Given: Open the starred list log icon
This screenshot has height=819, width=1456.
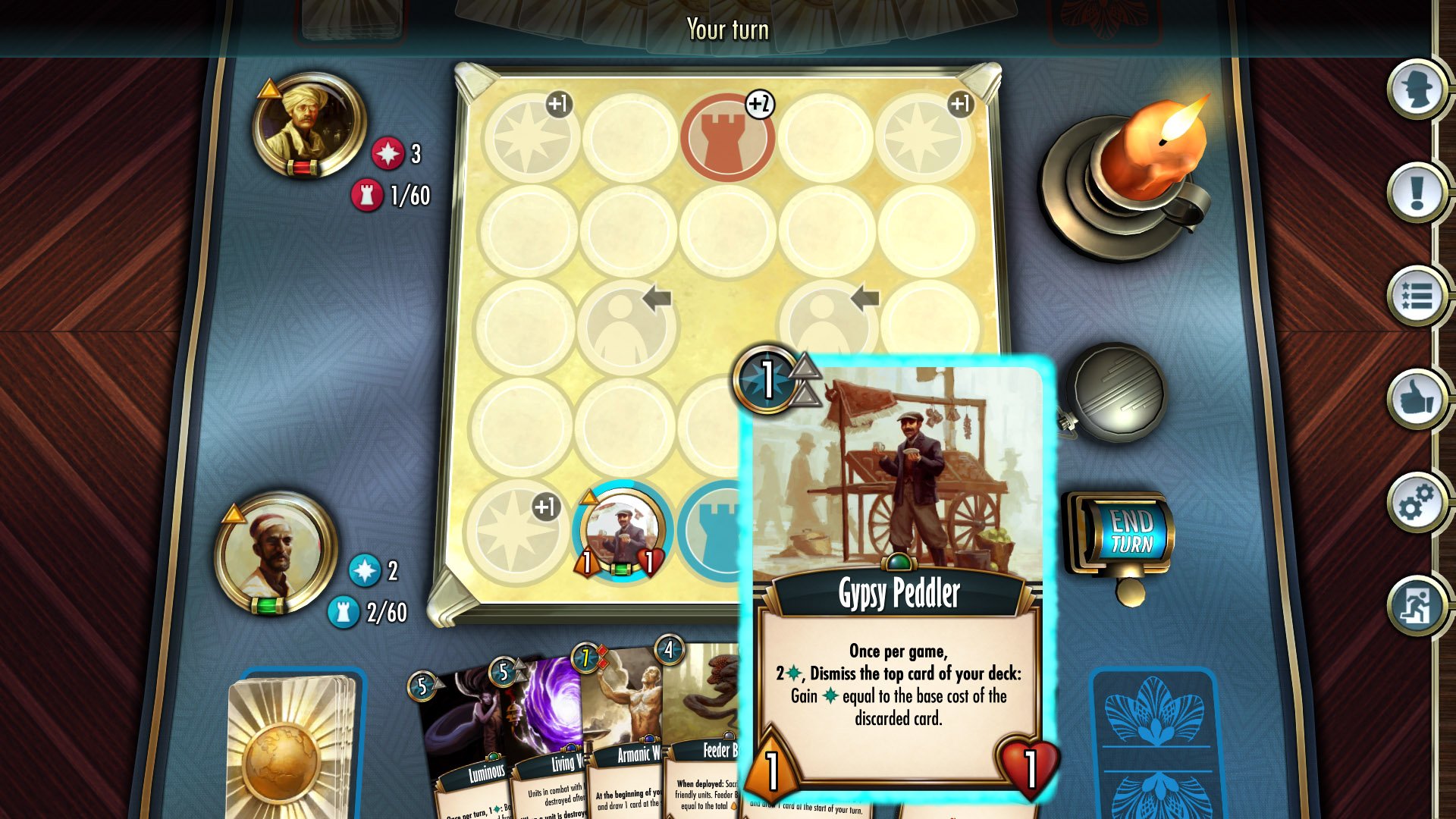Looking at the screenshot, I should (x=1417, y=298).
